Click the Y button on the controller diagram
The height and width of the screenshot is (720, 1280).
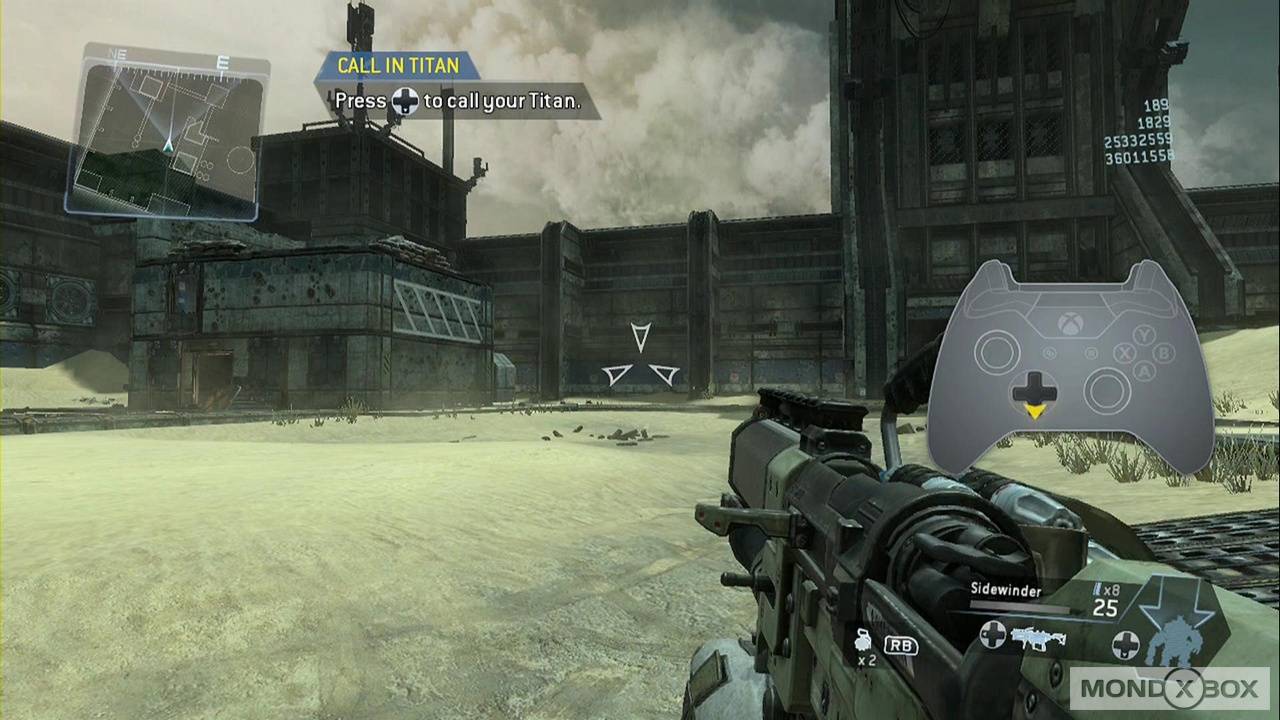[1144, 334]
